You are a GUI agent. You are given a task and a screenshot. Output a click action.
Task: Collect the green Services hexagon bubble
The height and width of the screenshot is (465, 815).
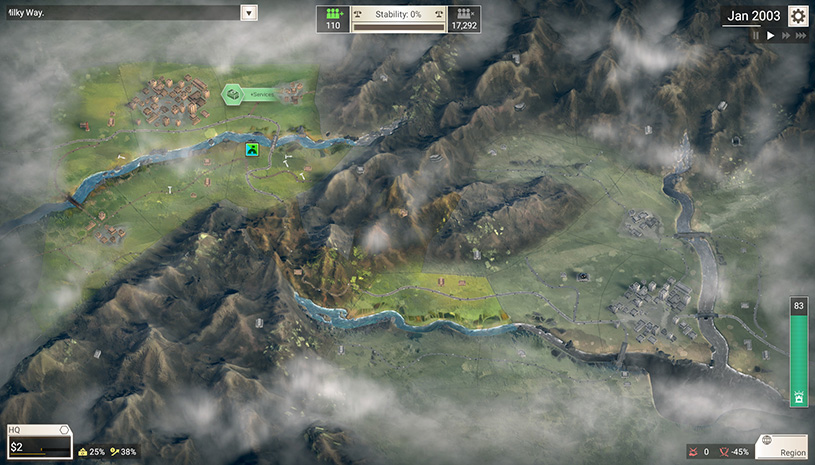[232, 94]
